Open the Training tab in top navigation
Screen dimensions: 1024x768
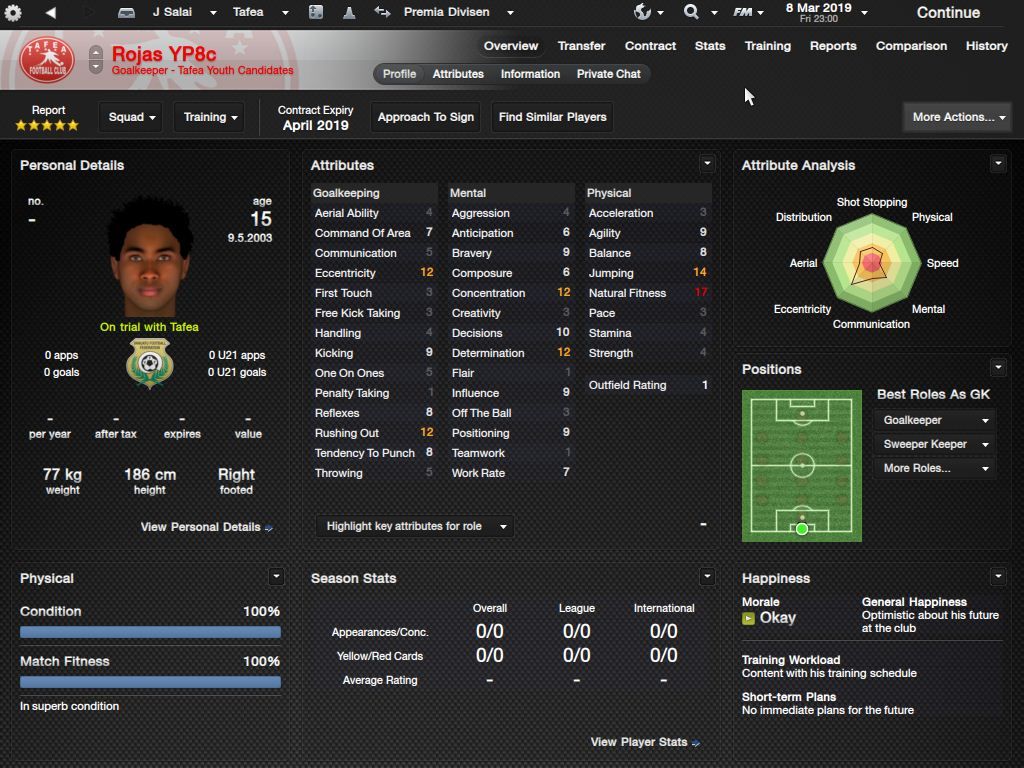[767, 46]
